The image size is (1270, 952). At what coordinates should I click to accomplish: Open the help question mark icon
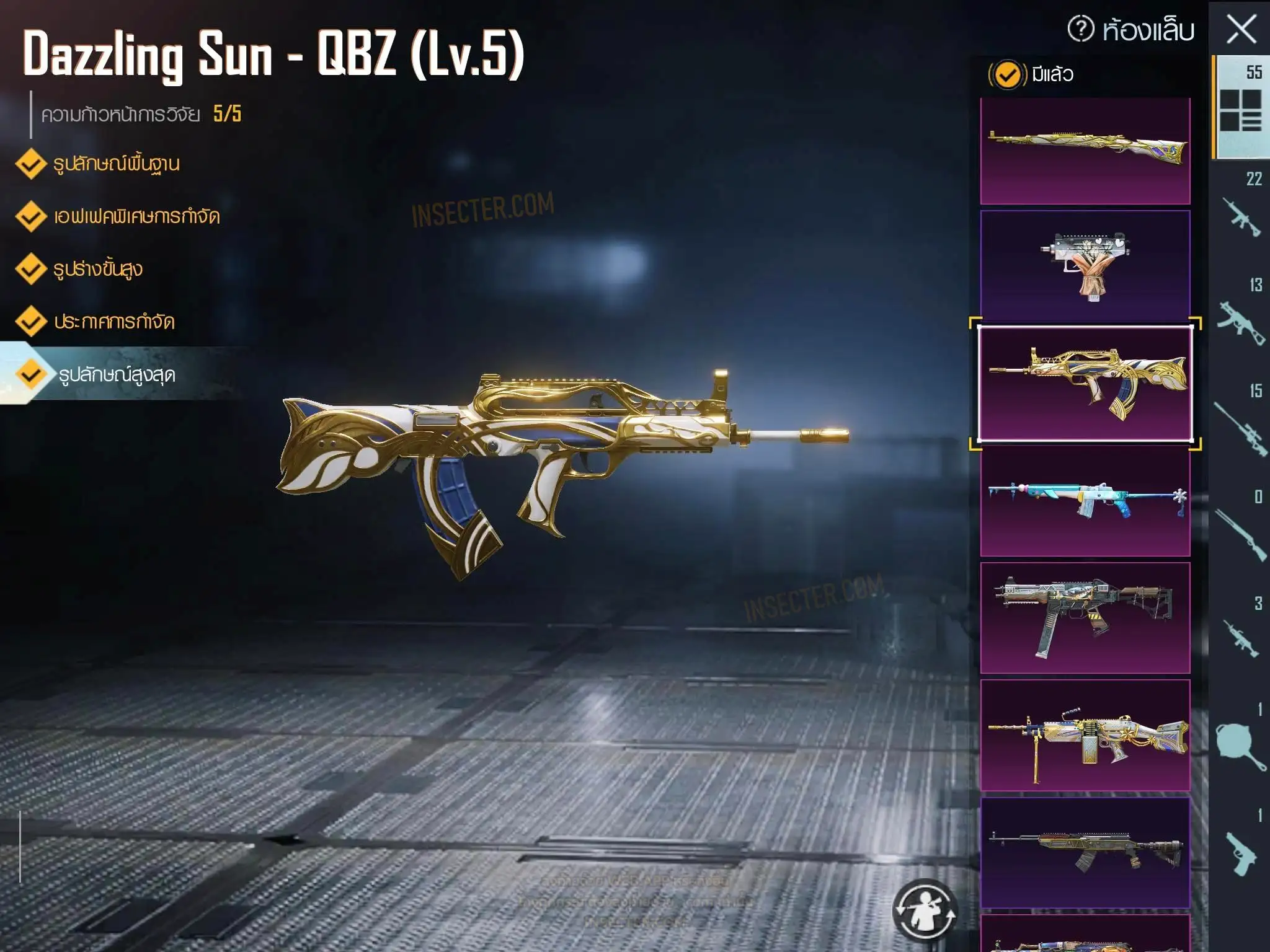coord(1081,29)
